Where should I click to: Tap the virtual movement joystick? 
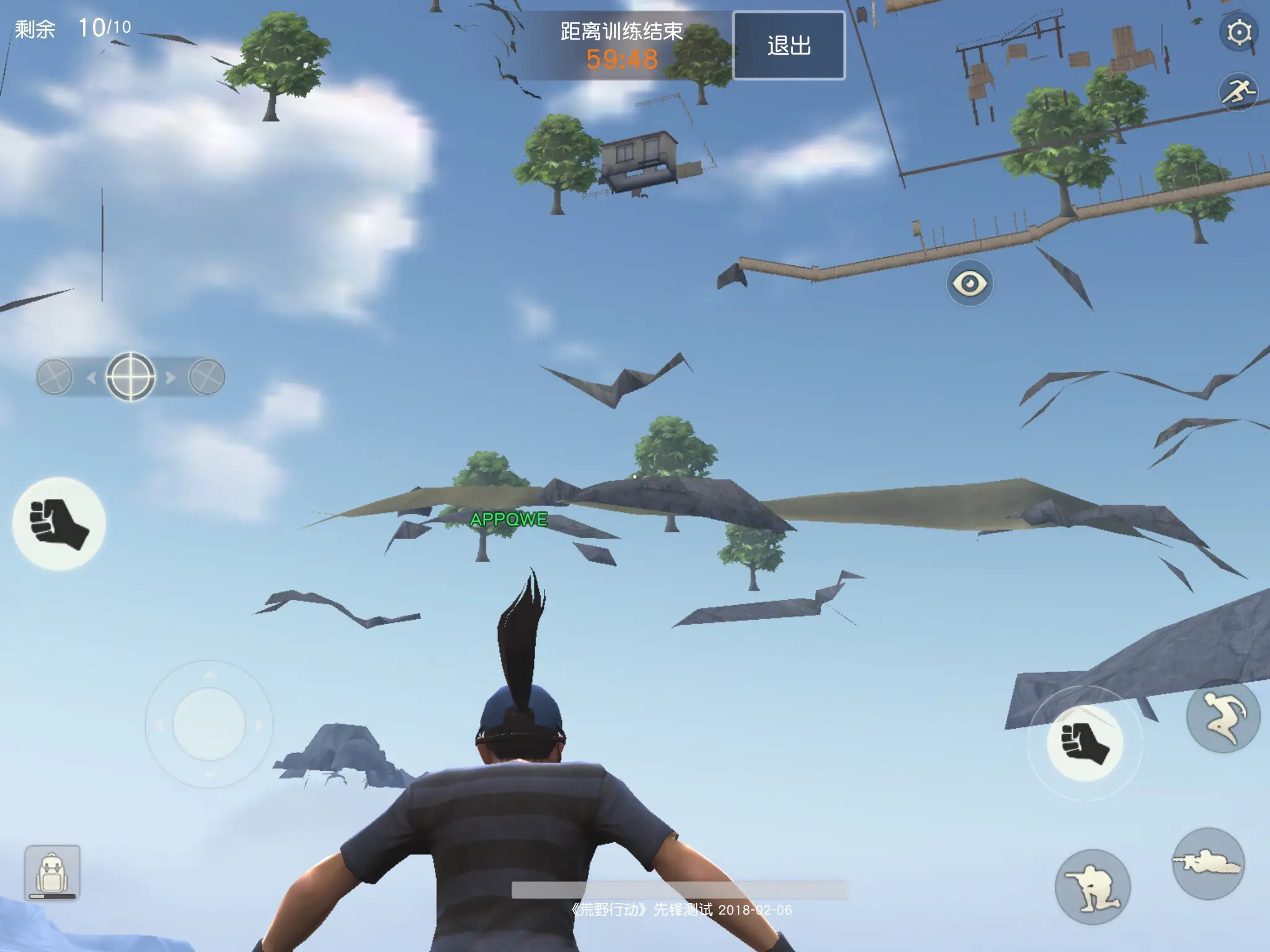point(209,724)
